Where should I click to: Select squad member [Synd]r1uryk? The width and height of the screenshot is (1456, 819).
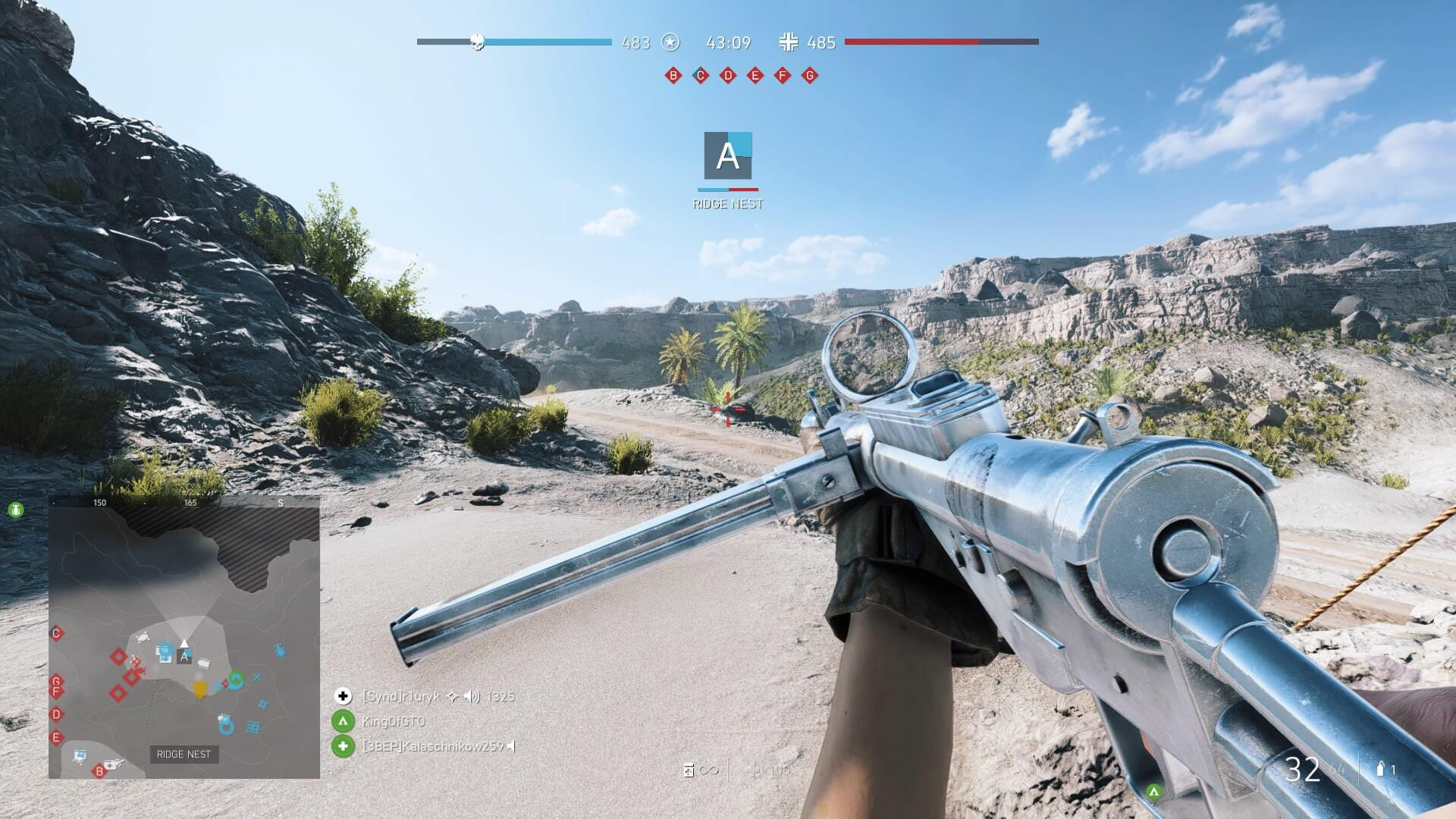point(400,696)
